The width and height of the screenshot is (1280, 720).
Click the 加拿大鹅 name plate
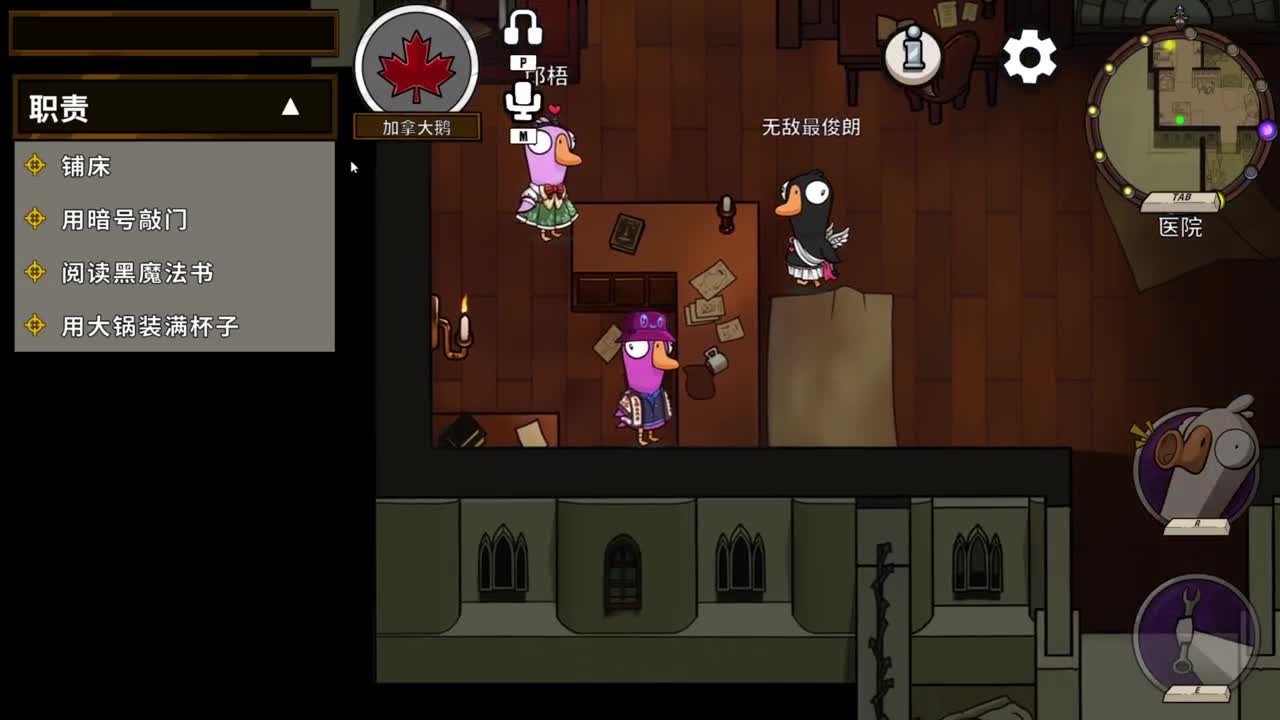(x=417, y=126)
